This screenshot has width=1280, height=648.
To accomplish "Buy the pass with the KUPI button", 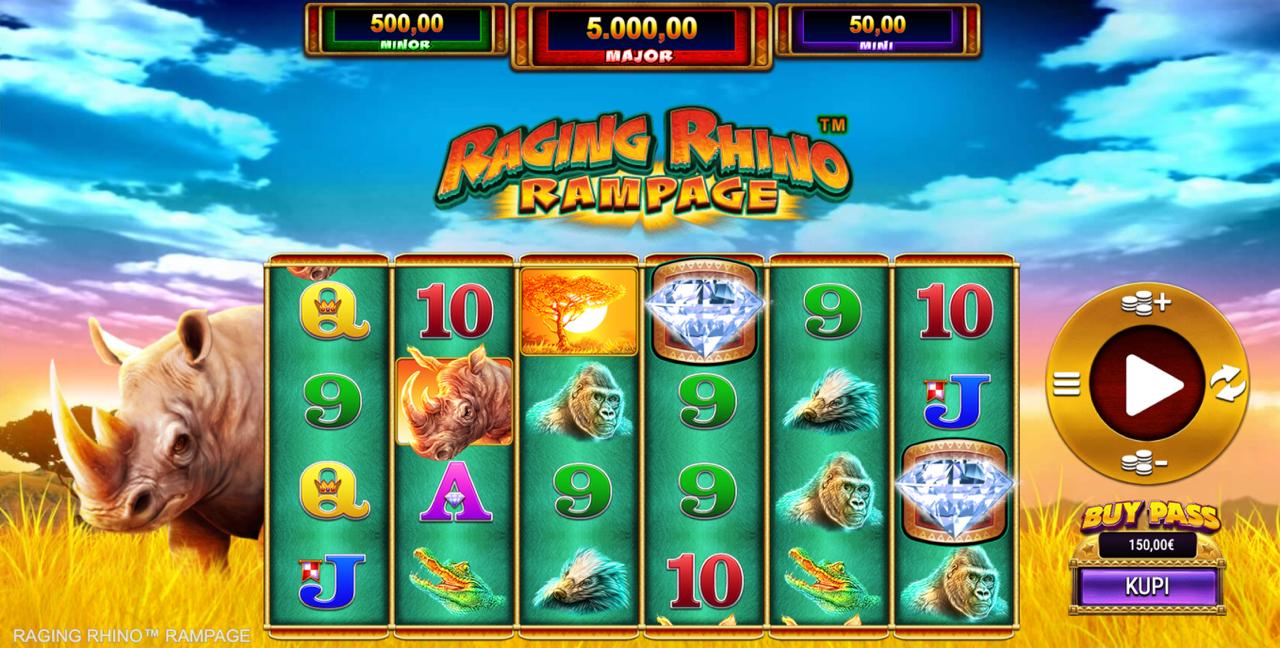I will point(1147,586).
